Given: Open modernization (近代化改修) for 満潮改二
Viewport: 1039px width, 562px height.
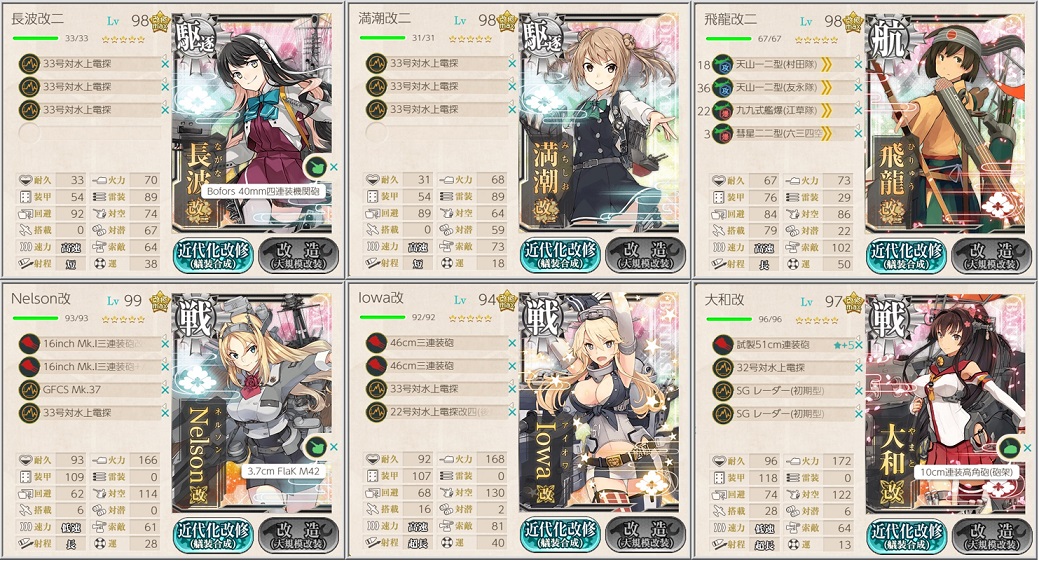Looking at the screenshot, I should pos(559,255).
